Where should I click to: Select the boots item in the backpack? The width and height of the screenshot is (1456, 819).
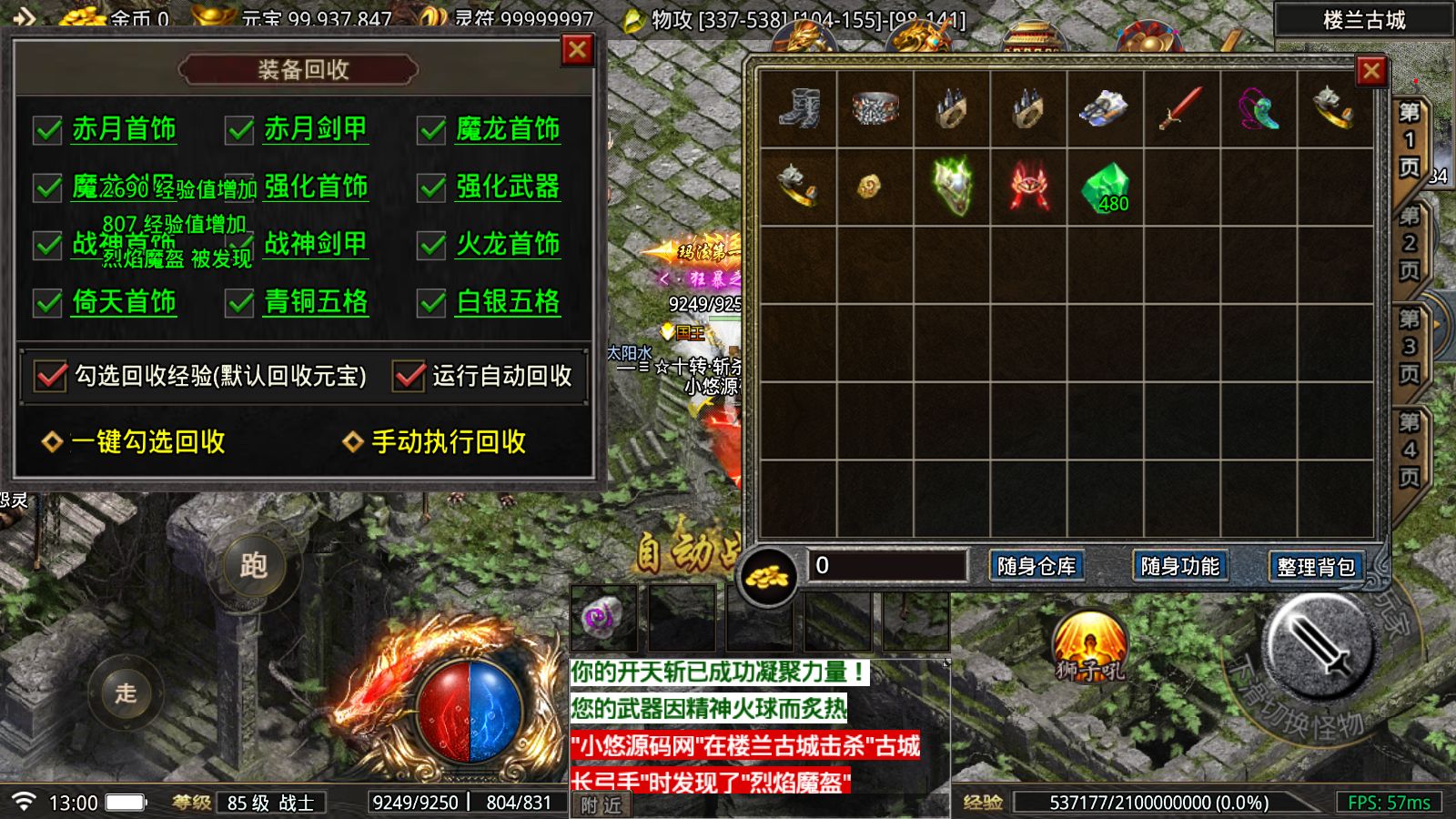(x=797, y=107)
